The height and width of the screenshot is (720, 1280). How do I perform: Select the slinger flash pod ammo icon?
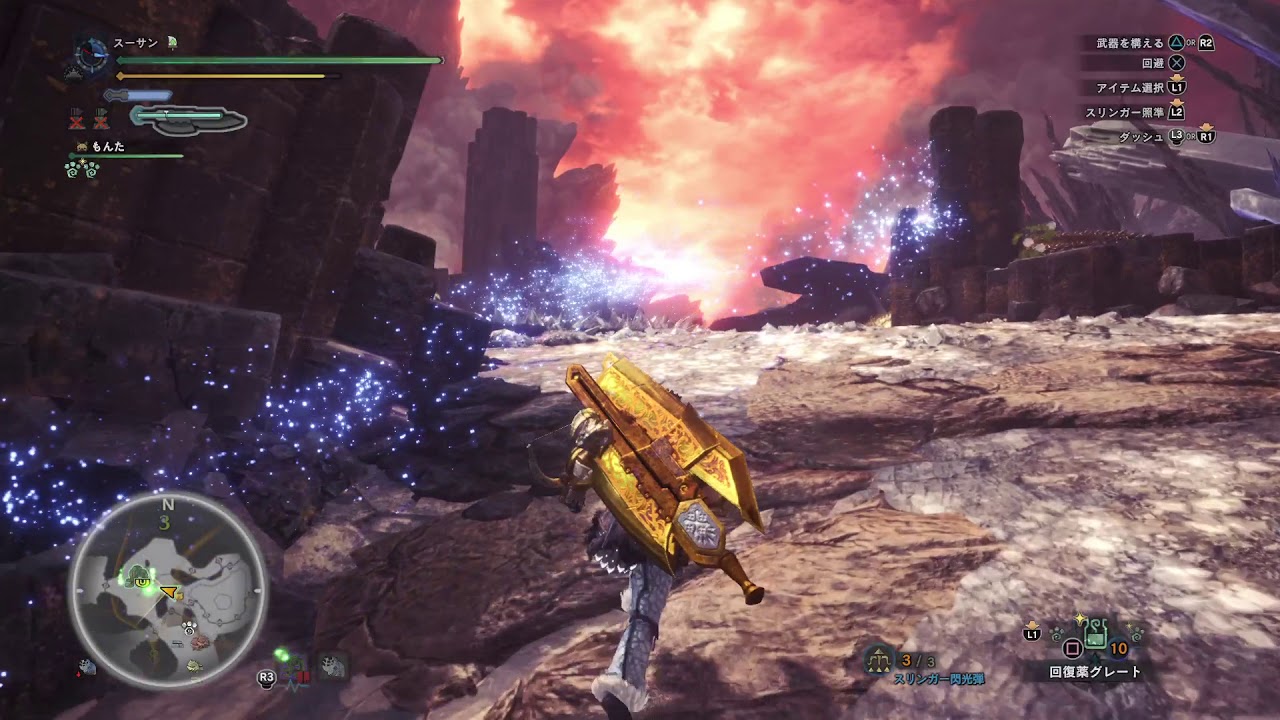click(x=879, y=659)
